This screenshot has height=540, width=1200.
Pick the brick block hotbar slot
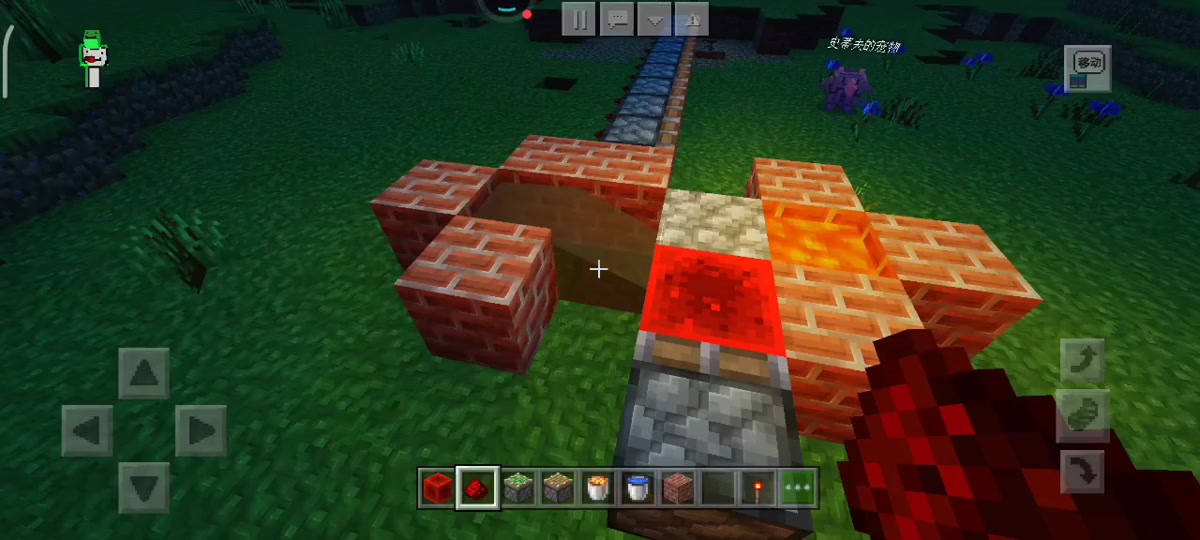click(x=678, y=488)
